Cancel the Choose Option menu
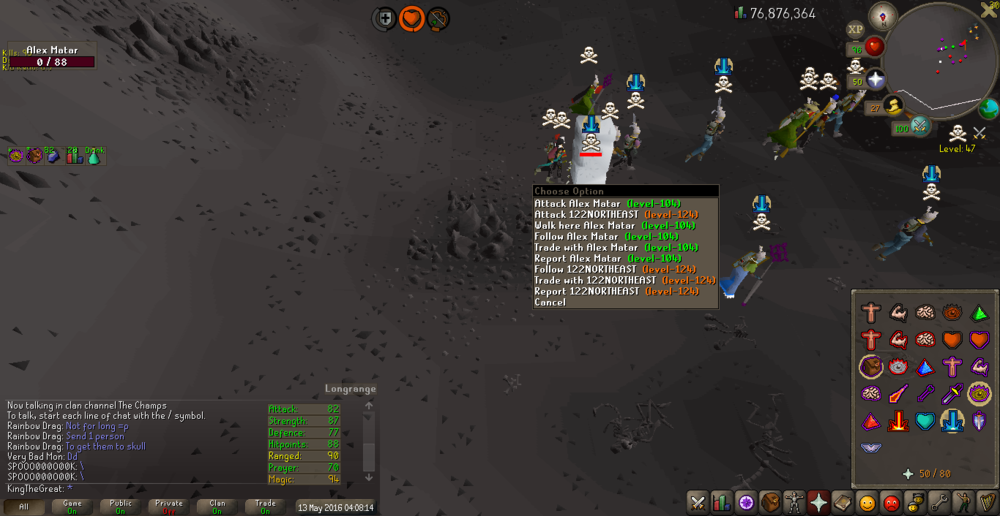This screenshot has height=516, width=1000. [x=550, y=302]
